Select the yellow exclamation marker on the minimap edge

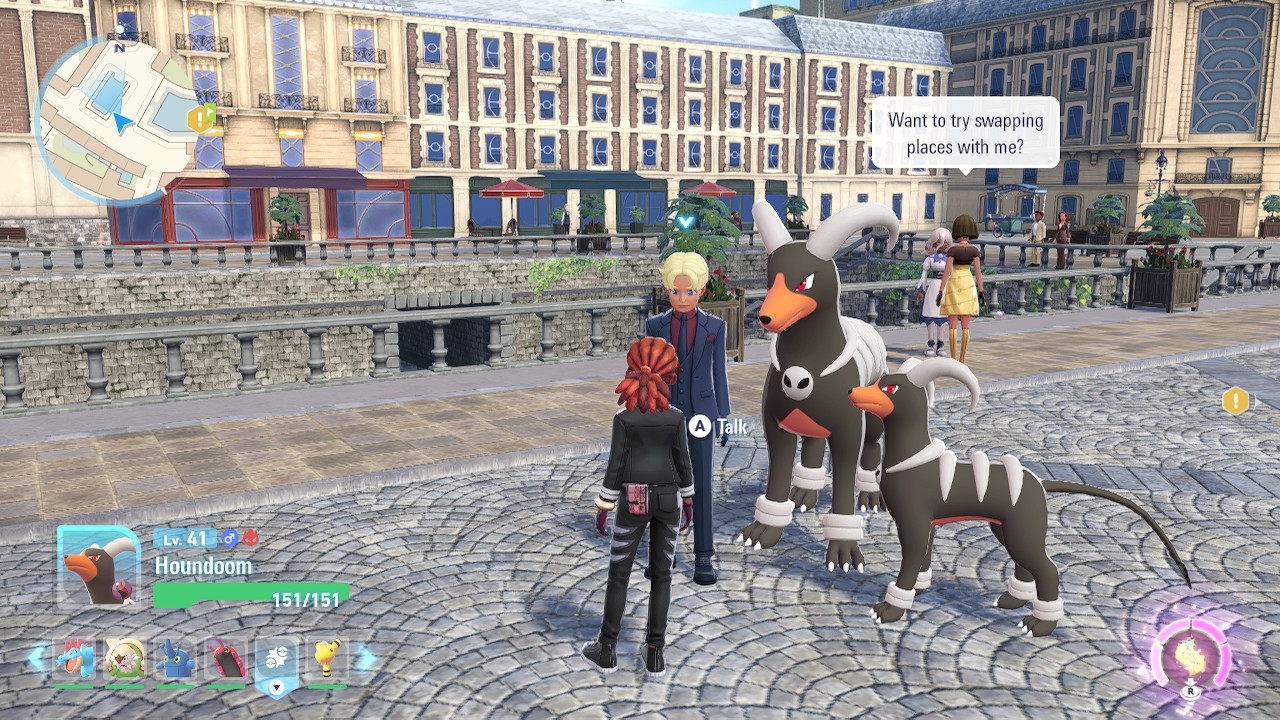point(200,119)
